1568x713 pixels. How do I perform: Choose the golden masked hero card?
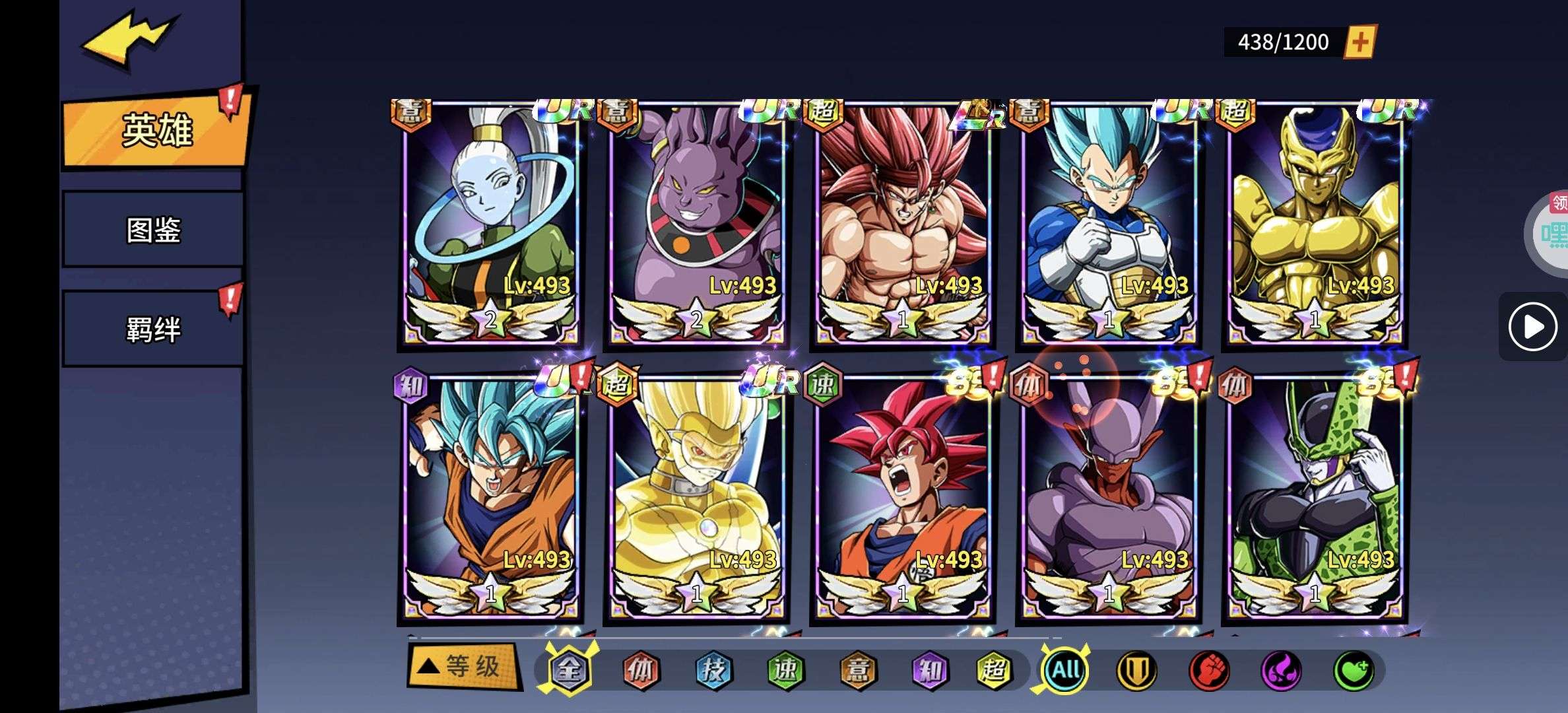click(696, 499)
